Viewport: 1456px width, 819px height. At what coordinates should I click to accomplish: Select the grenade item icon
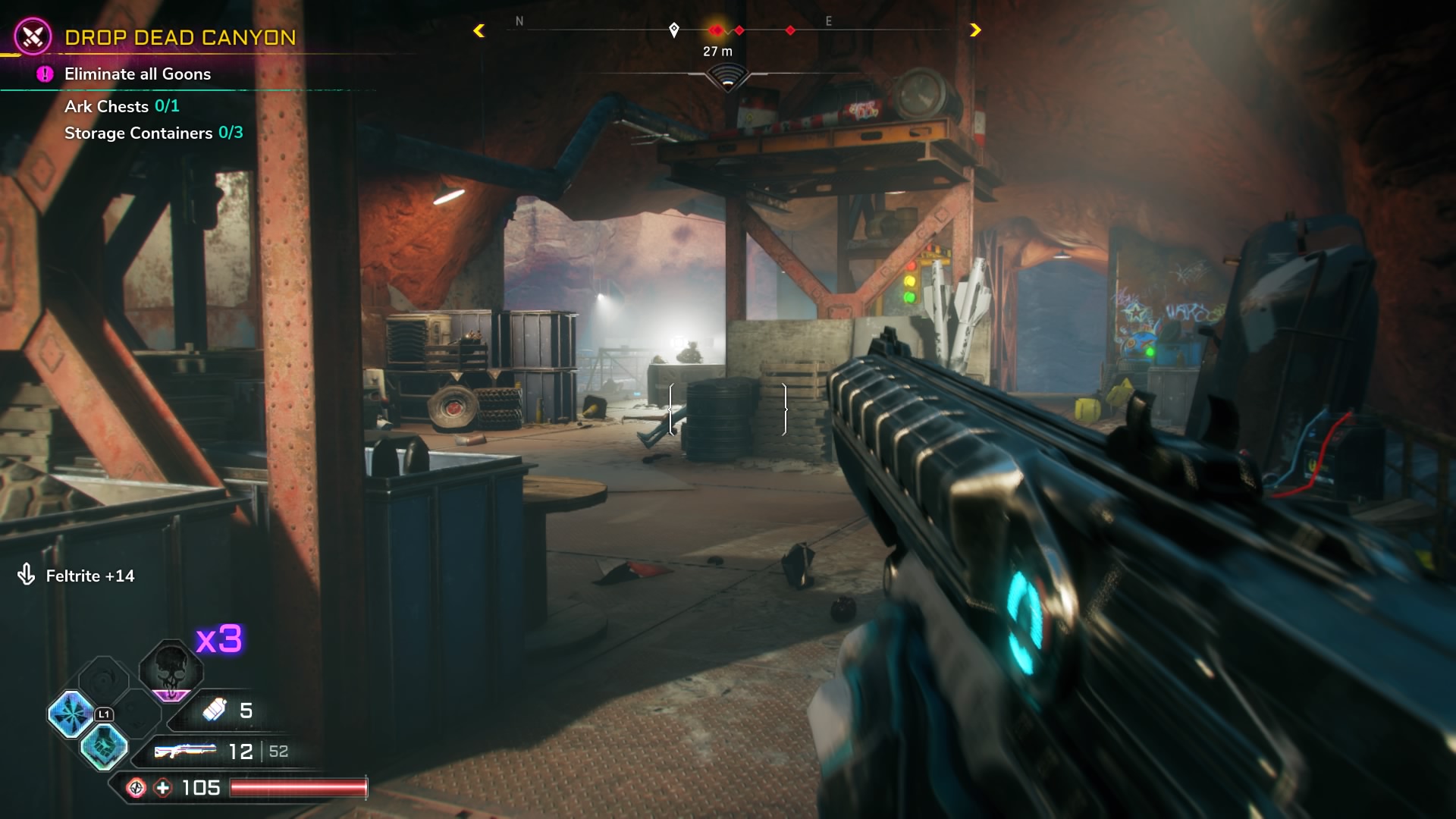(215, 710)
